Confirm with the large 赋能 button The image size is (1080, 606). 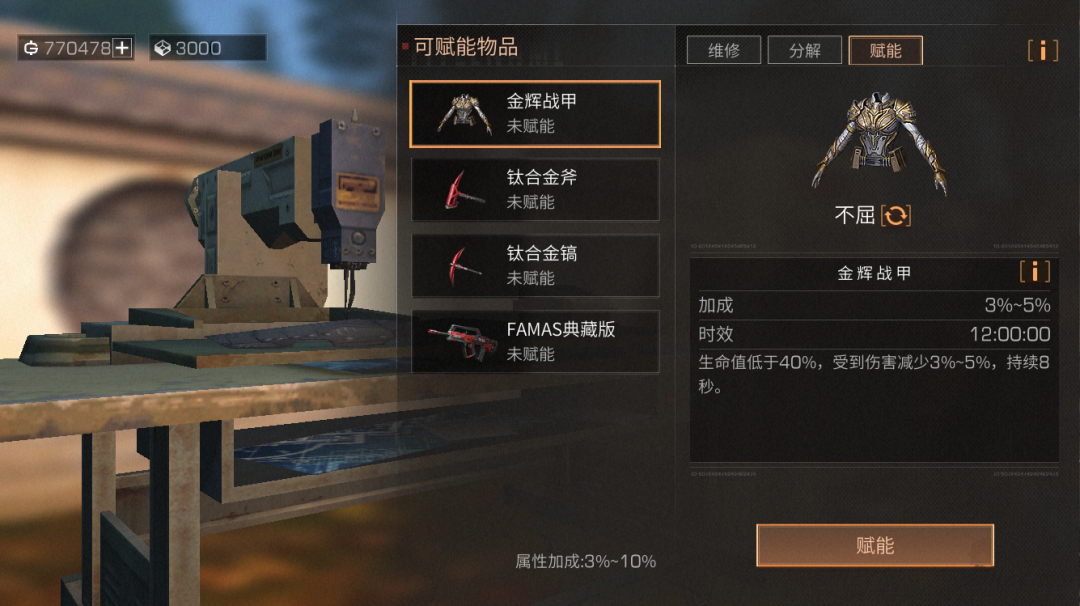pyautogui.click(x=874, y=546)
